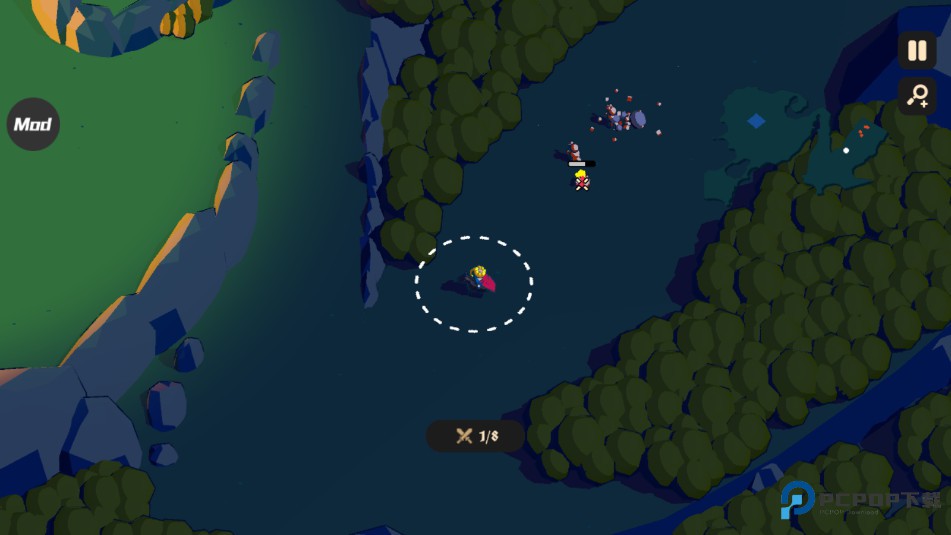Image resolution: width=951 pixels, height=535 pixels.
Task: Open the Mod menu
Action: pos(33,125)
